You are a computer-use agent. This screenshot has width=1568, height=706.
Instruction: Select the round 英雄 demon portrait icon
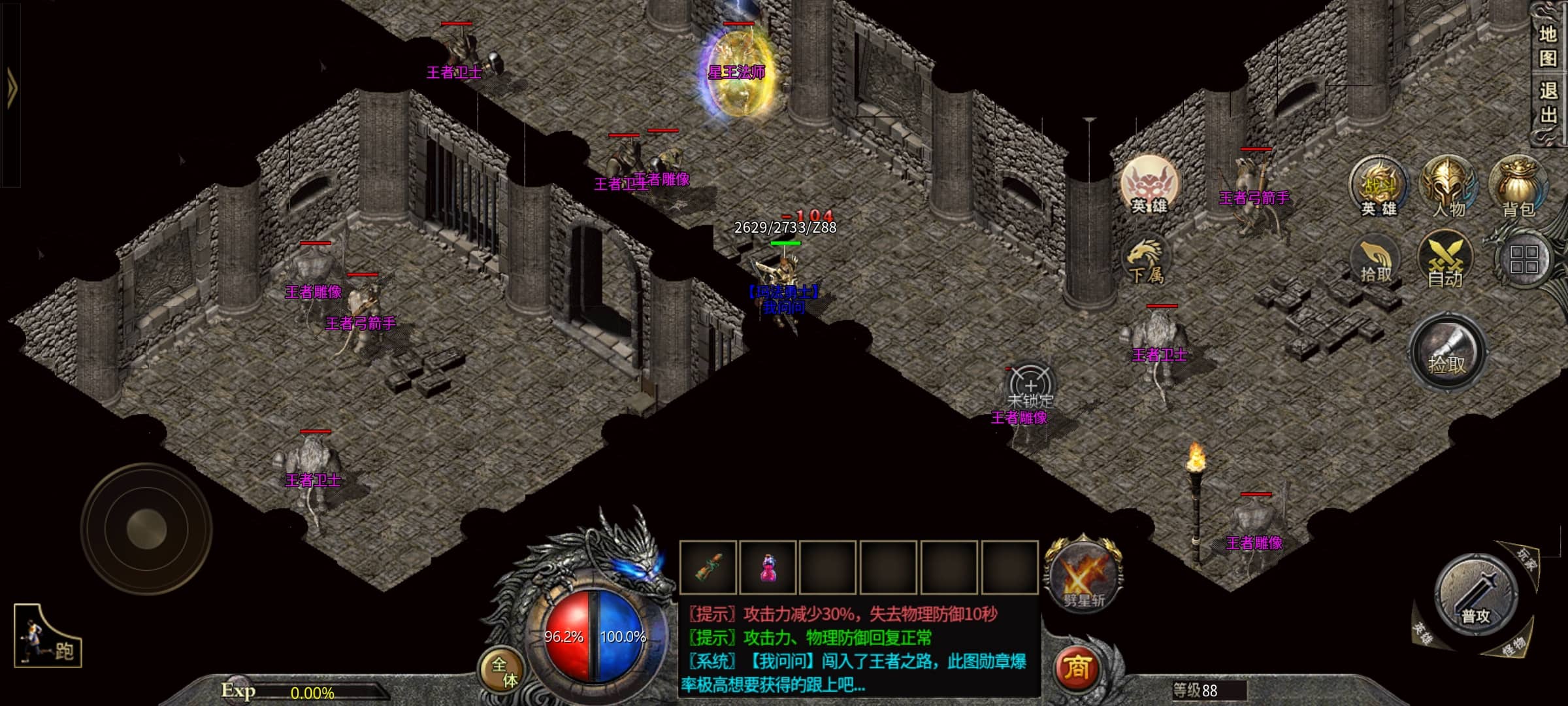click(1149, 185)
